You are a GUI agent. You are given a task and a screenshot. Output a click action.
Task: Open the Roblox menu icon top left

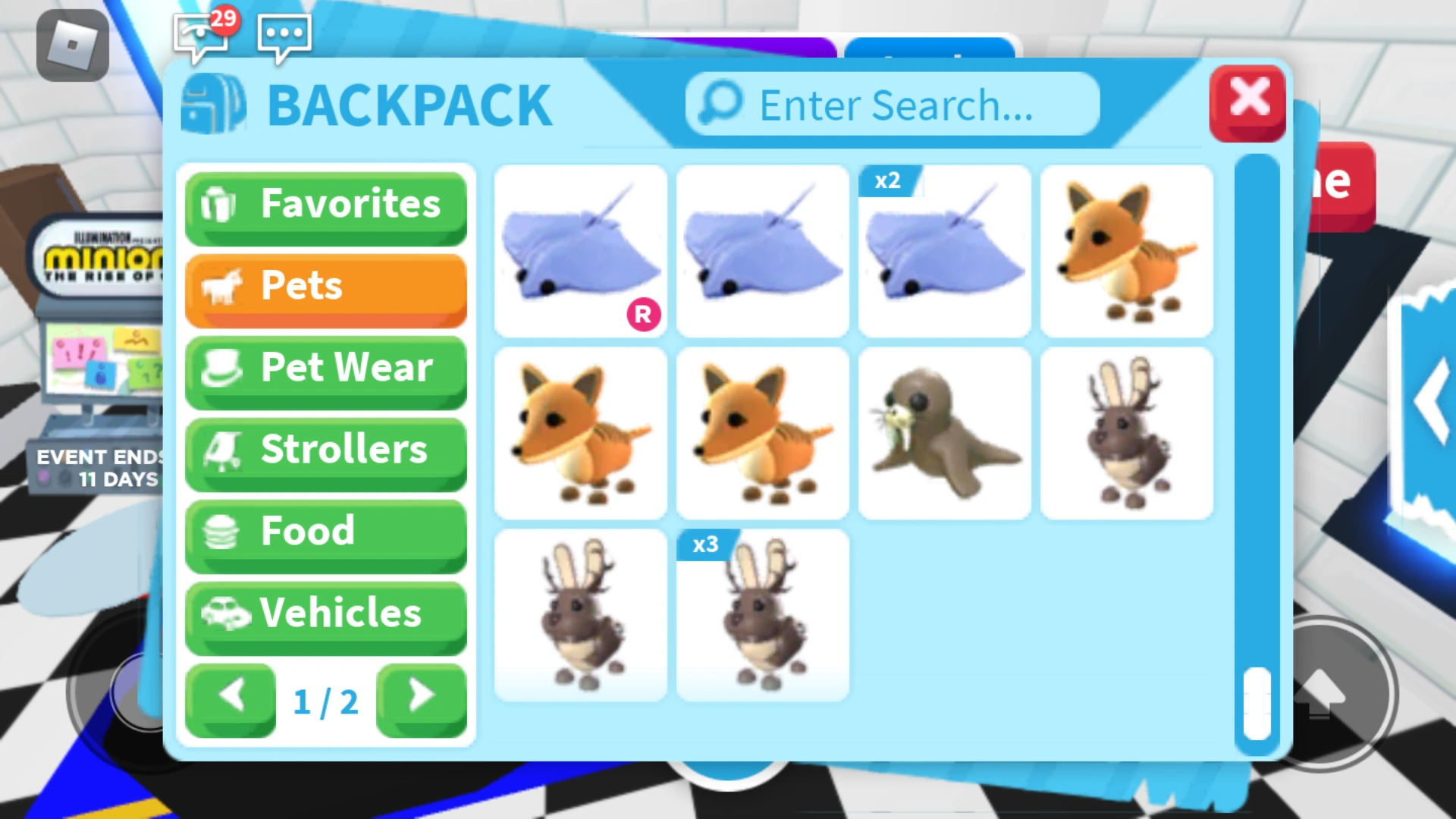click(73, 47)
